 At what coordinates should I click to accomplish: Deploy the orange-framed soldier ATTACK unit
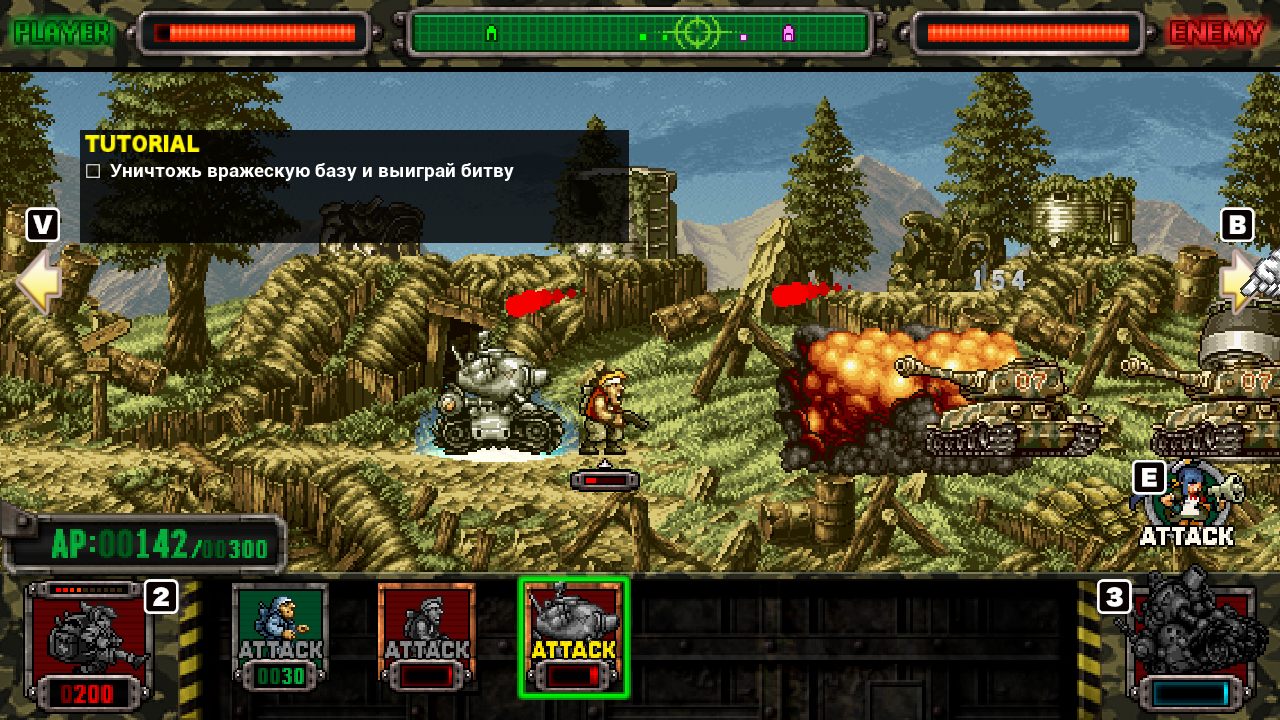pos(427,637)
